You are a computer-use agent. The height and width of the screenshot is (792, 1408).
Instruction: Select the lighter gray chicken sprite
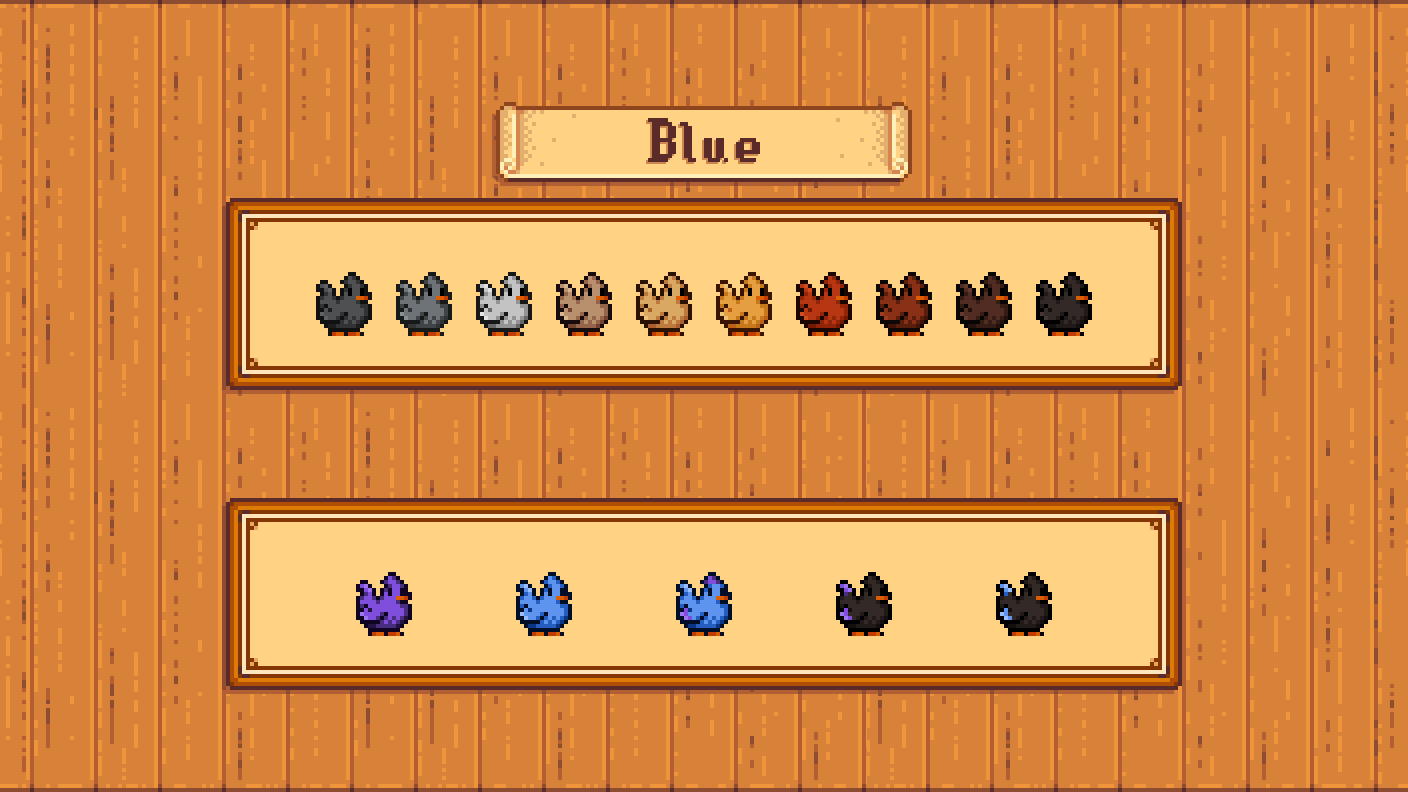click(x=425, y=305)
